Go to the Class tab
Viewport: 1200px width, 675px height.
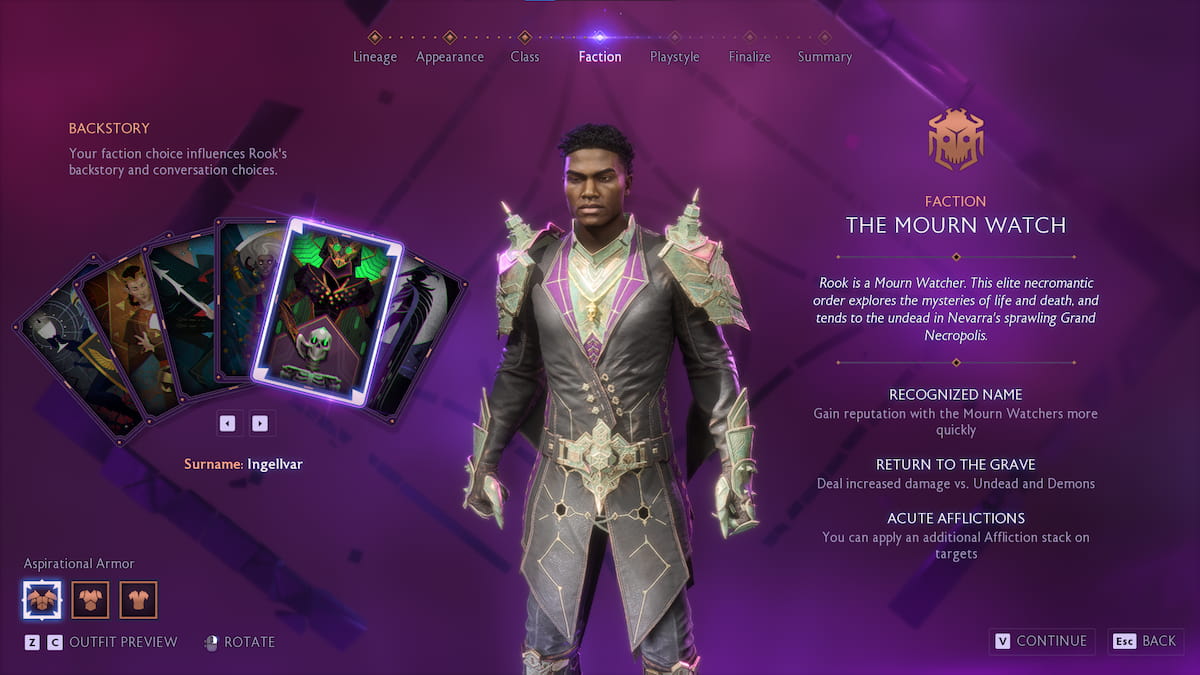coord(525,56)
